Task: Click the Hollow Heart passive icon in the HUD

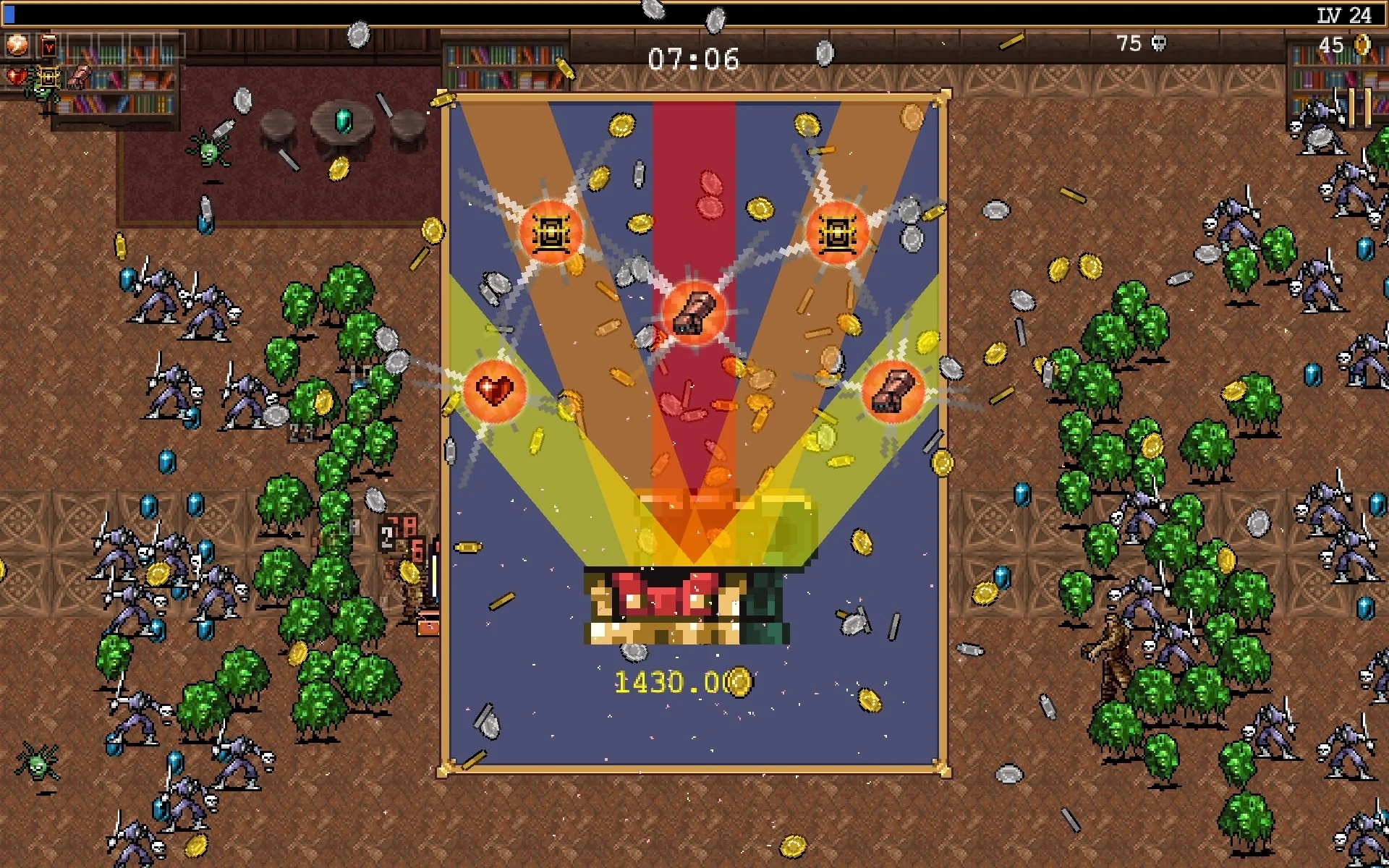Action: click(16, 76)
